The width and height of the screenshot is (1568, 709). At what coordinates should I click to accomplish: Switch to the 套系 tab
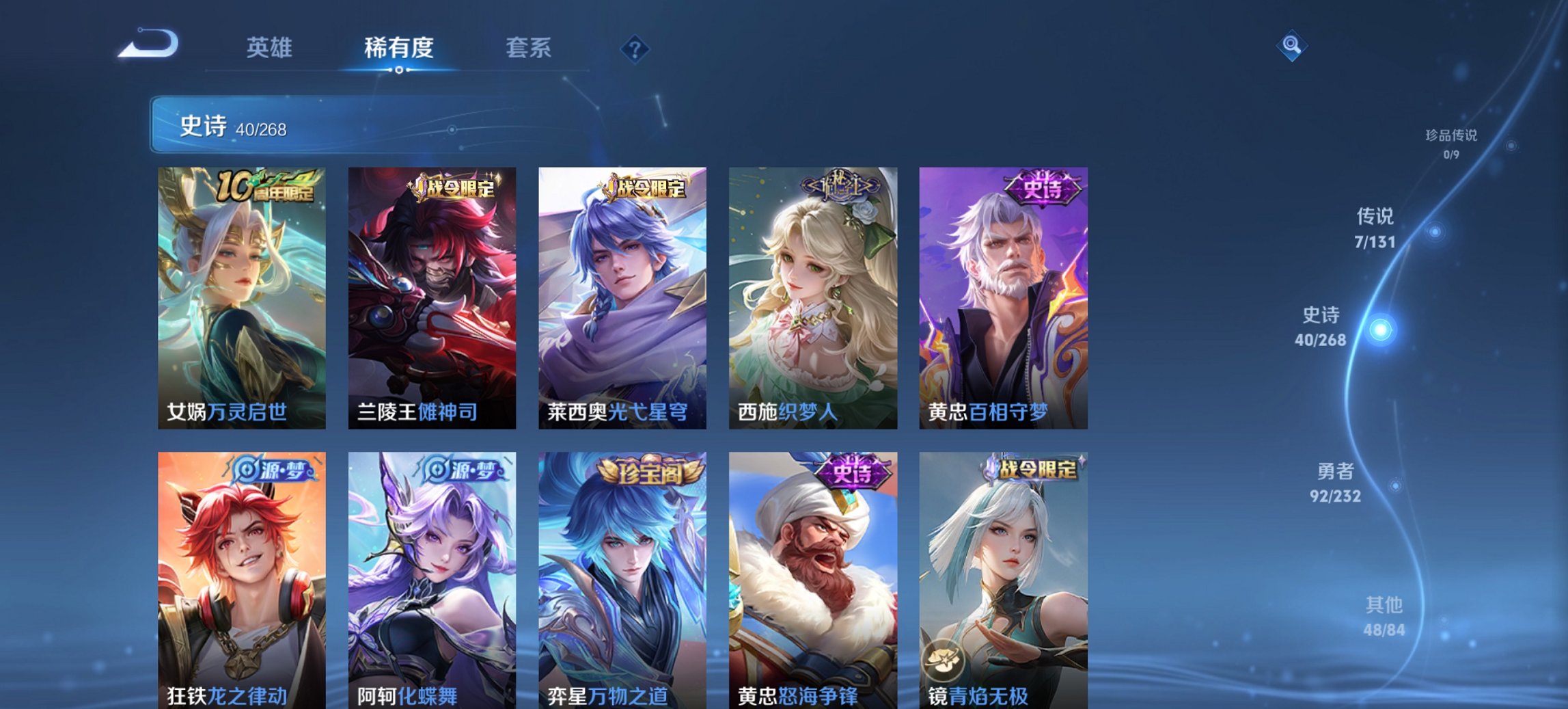(529, 48)
